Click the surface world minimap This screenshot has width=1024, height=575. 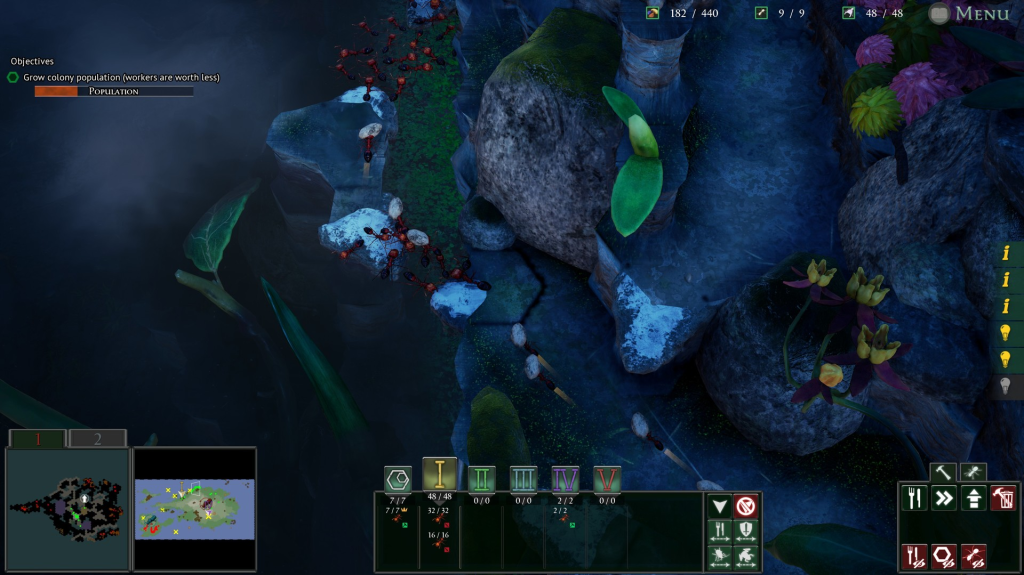pos(195,509)
